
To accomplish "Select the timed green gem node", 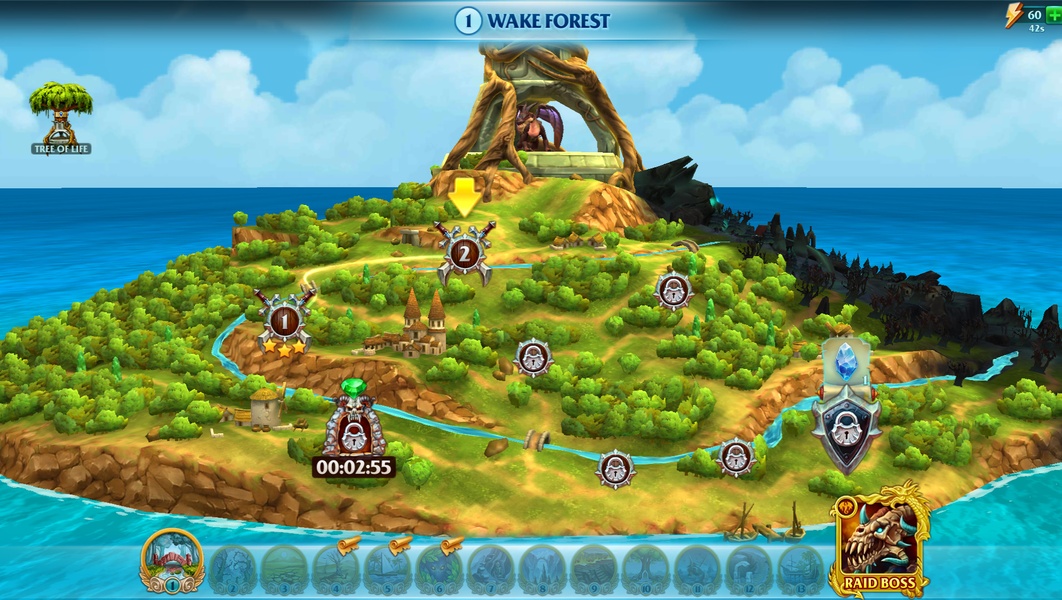I will pos(352,428).
